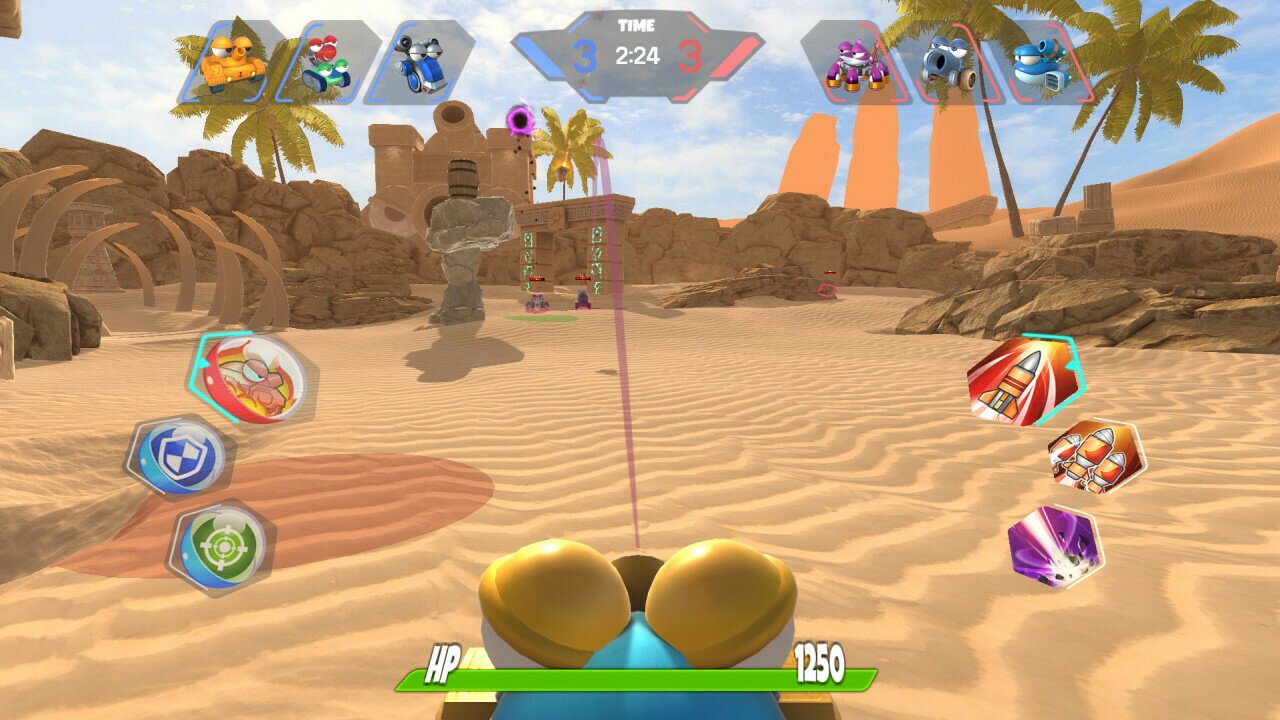Screen dimensions: 1280x720
Task: Use the blue shield ability
Action: (x=179, y=457)
